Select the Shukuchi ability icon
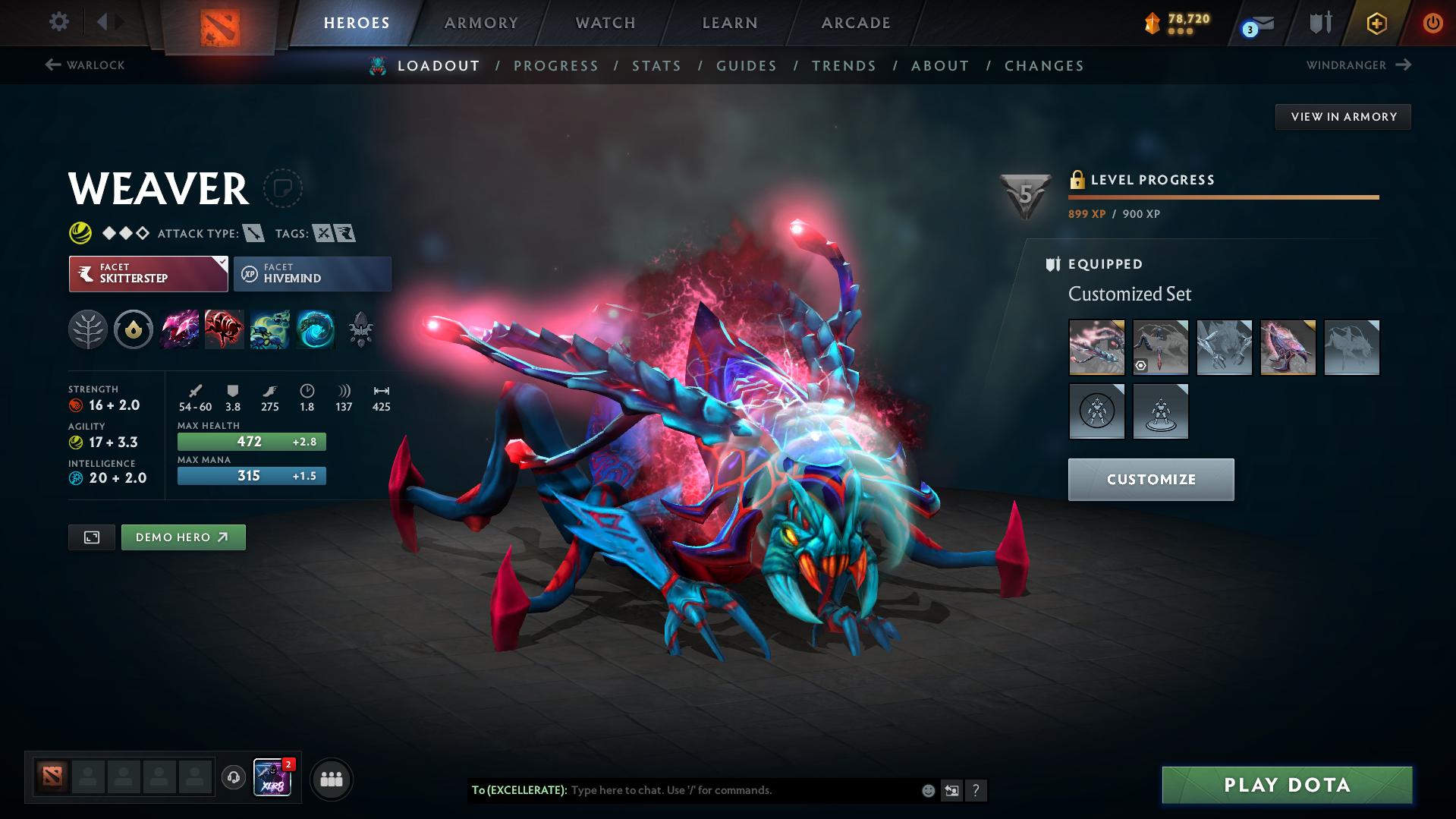Screen dimensions: 1456x819 [225, 329]
